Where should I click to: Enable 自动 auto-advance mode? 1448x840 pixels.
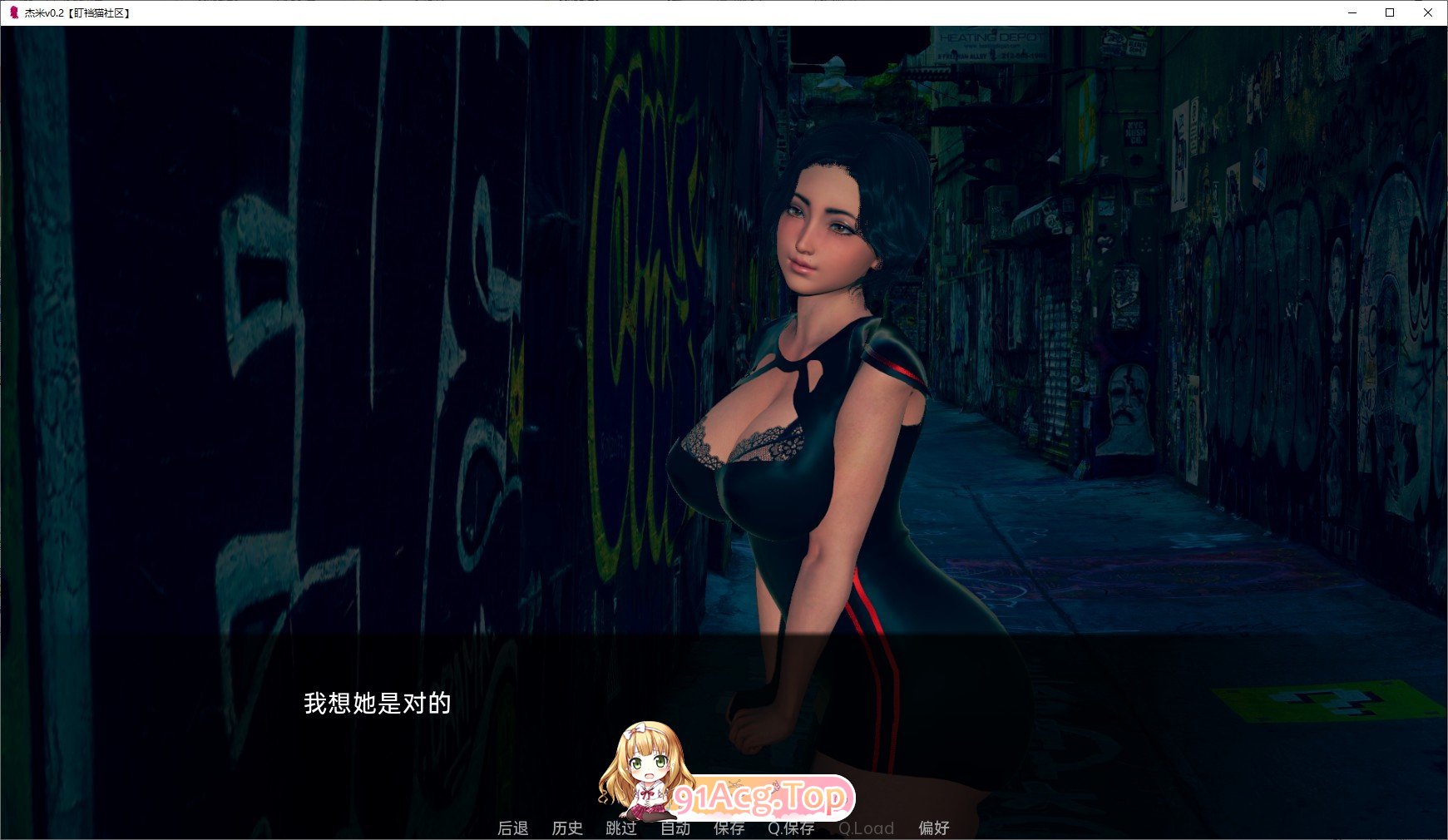click(x=675, y=828)
